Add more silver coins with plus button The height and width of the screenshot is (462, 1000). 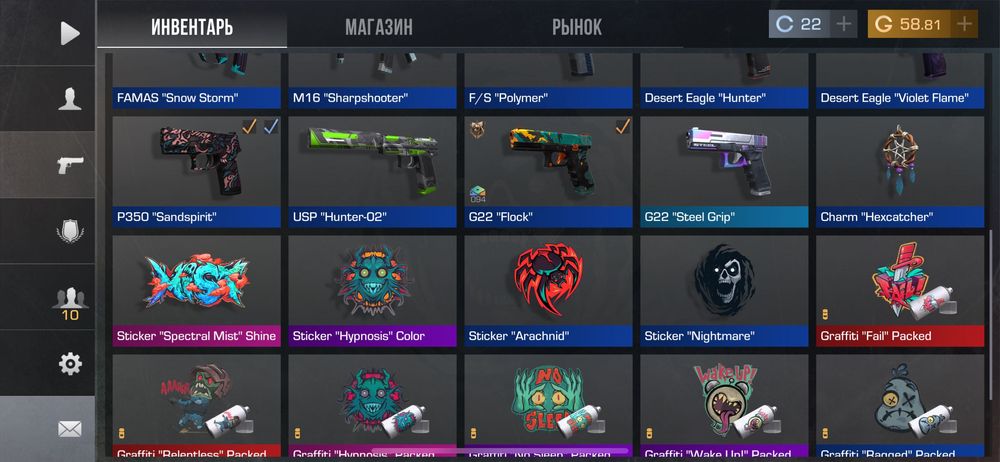[x=844, y=24]
